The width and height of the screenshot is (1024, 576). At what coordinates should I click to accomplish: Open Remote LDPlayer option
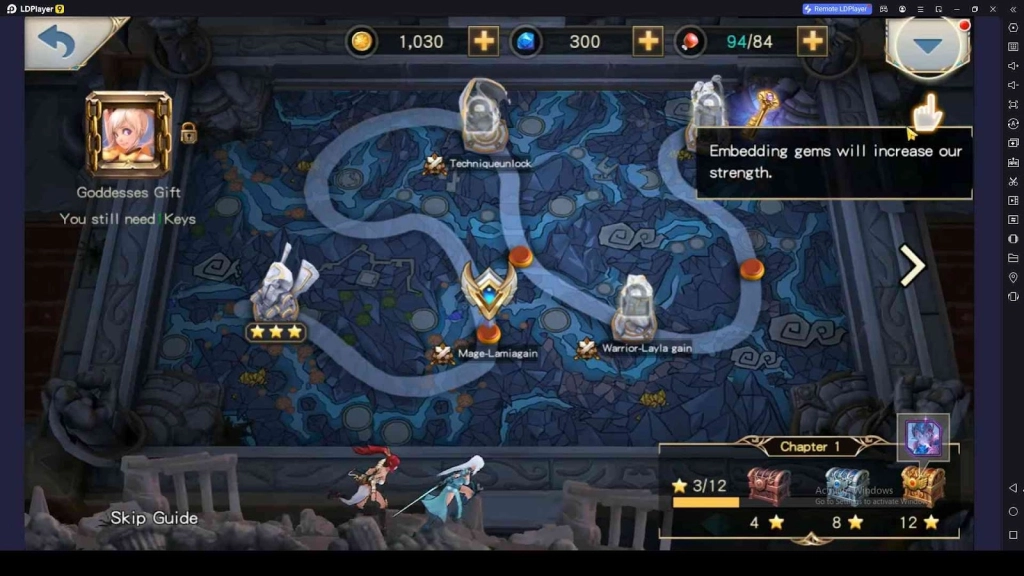pyautogui.click(x=837, y=9)
